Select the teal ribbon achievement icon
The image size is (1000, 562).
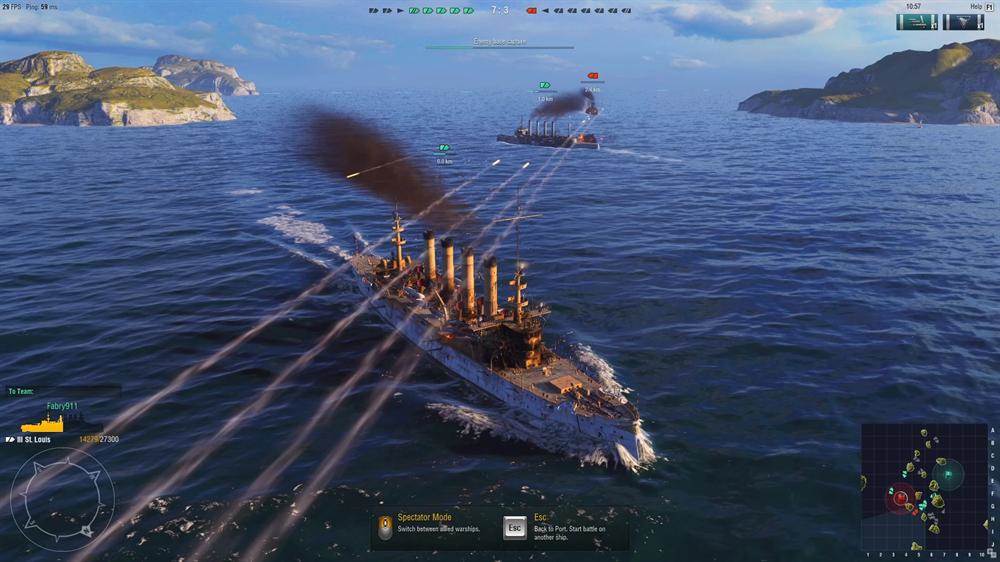point(916,22)
